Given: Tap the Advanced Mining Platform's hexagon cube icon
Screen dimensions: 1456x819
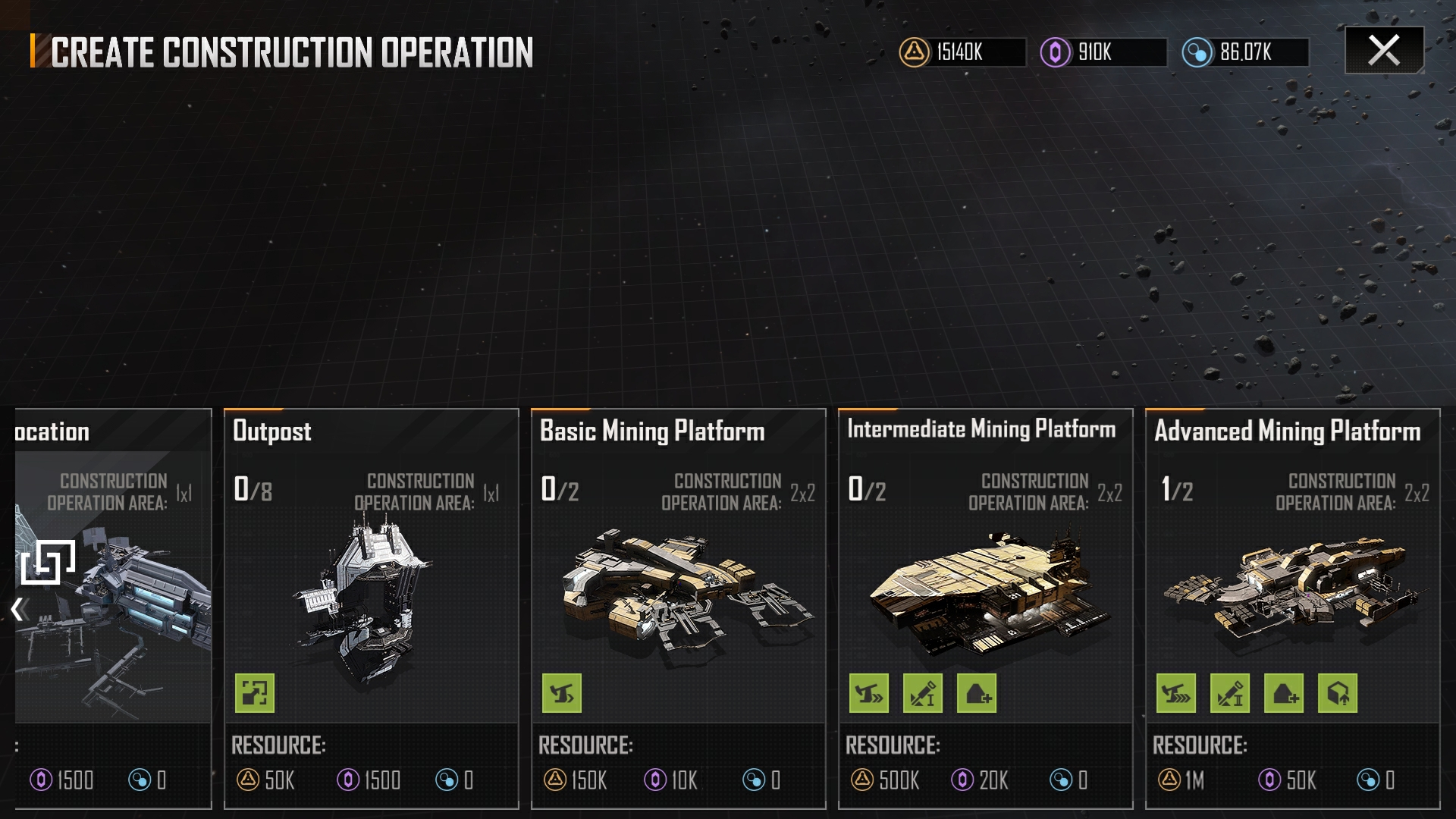Looking at the screenshot, I should pos(1338,693).
